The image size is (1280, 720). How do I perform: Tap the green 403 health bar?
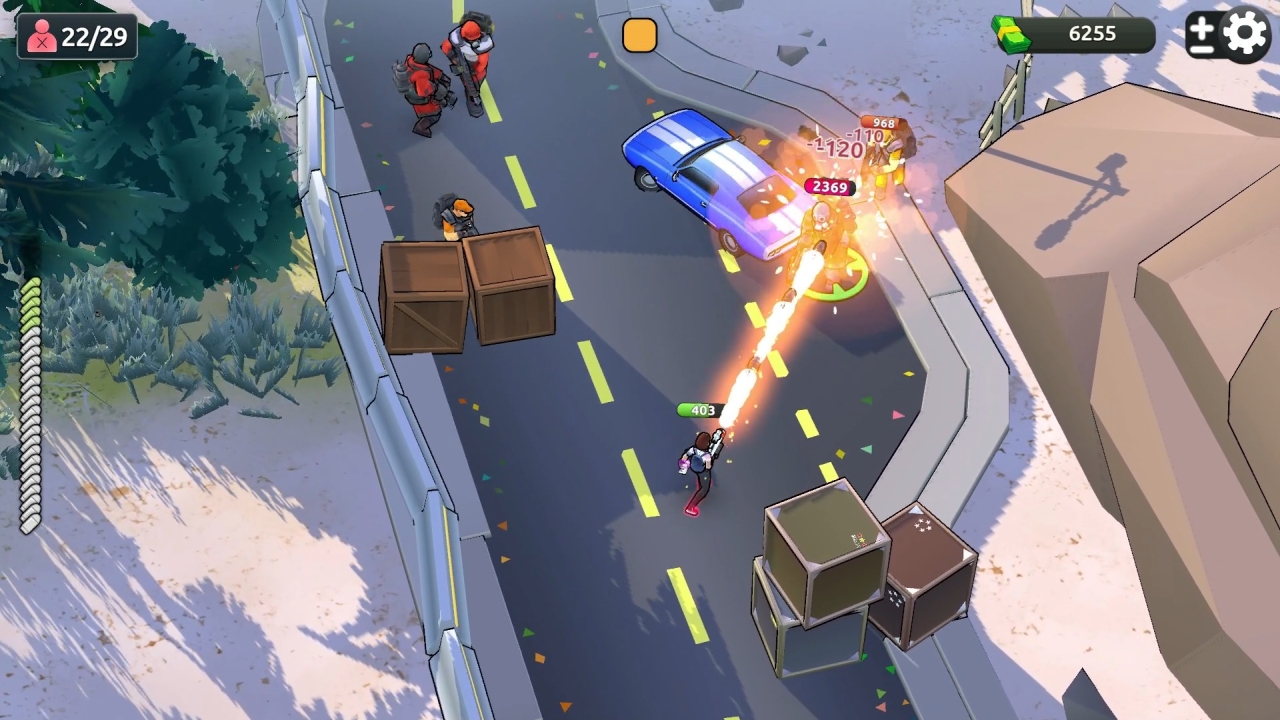coord(700,410)
